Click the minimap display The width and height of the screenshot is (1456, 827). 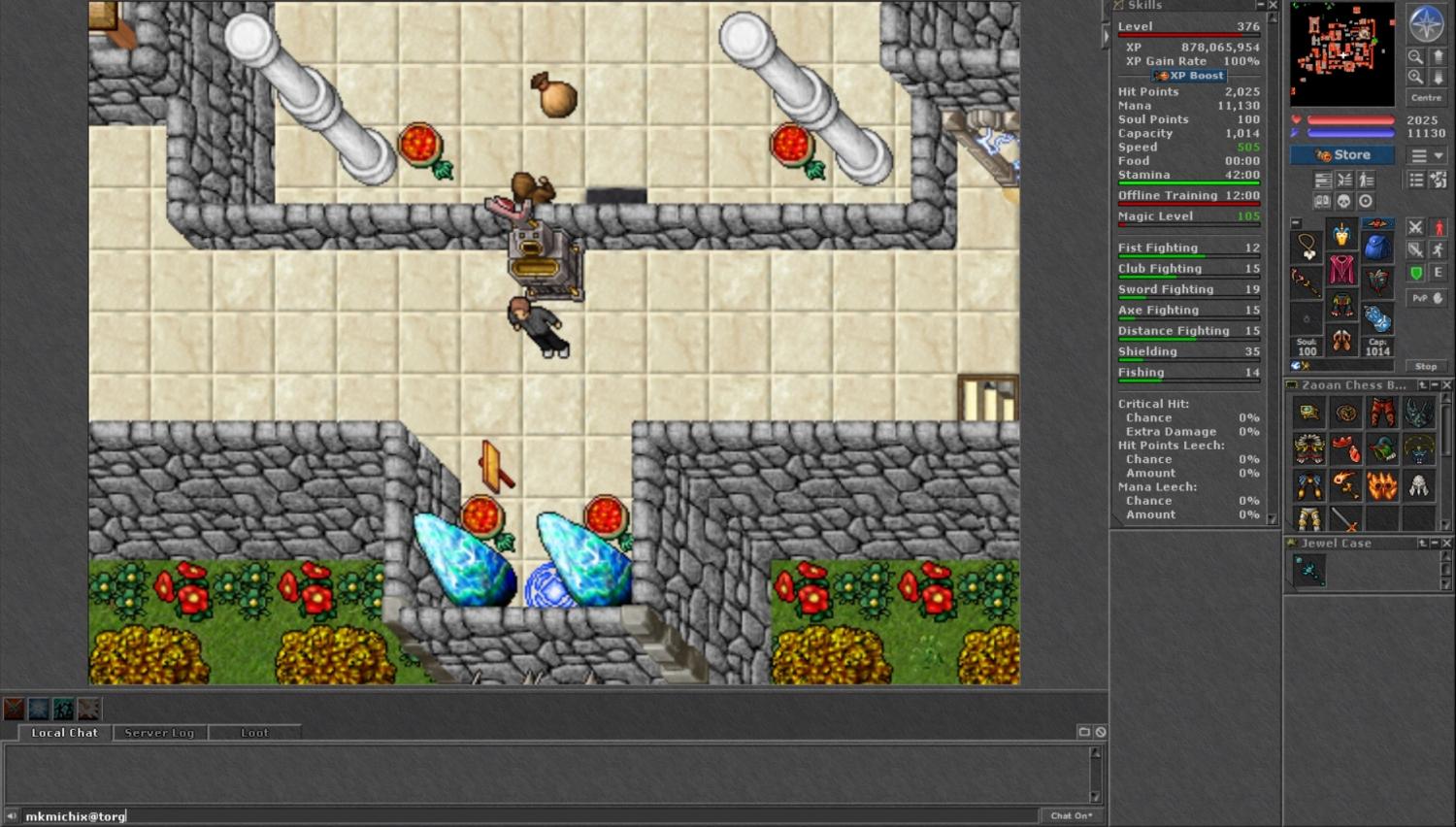tap(1341, 53)
